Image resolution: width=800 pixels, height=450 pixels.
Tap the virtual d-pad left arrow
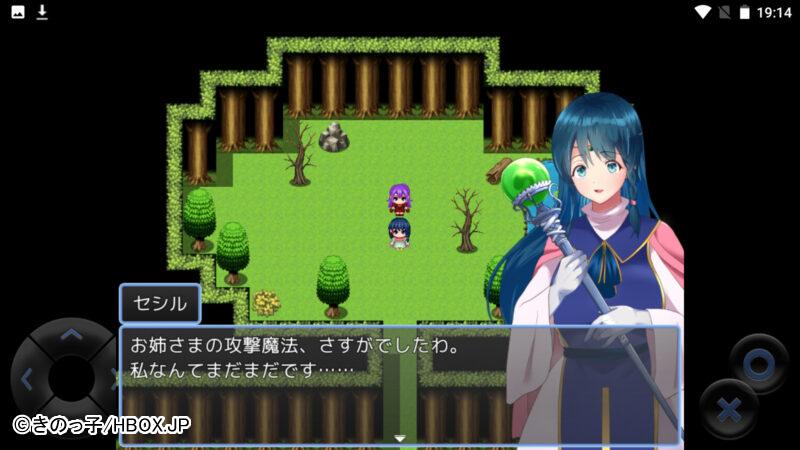click(x=27, y=379)
